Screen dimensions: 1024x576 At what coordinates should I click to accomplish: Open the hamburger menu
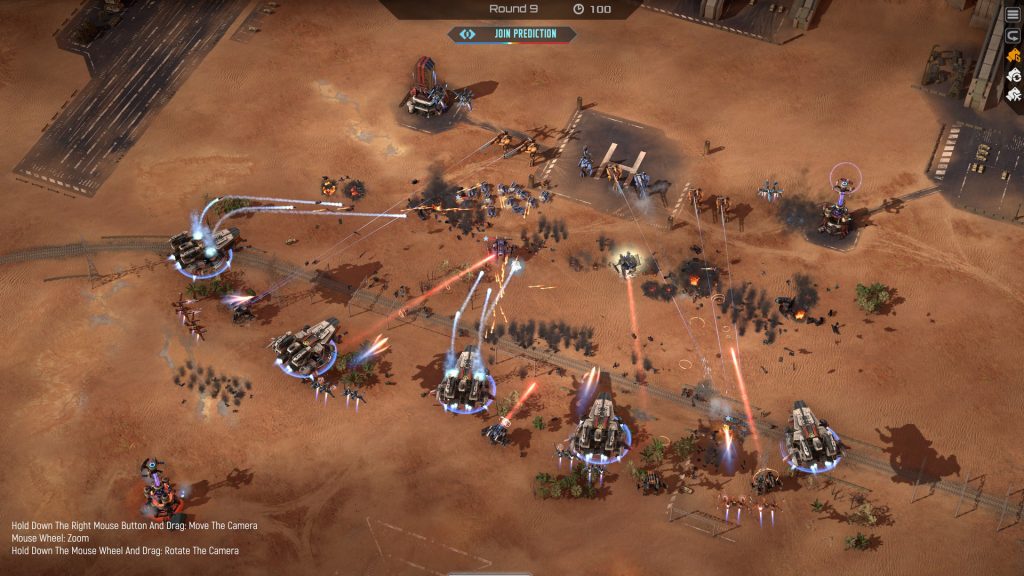point(1013,14)
